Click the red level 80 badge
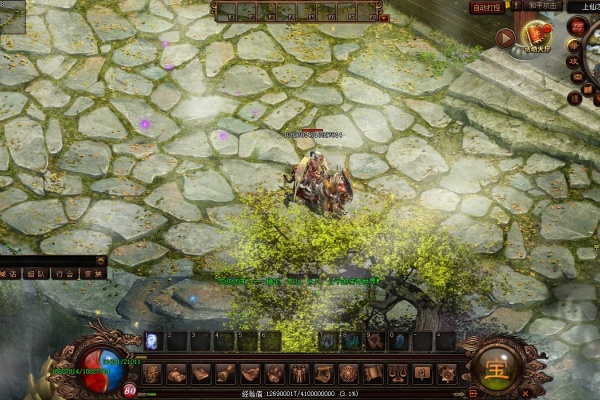The width and height of the screenshot is (600, 400). pos(130,390)
